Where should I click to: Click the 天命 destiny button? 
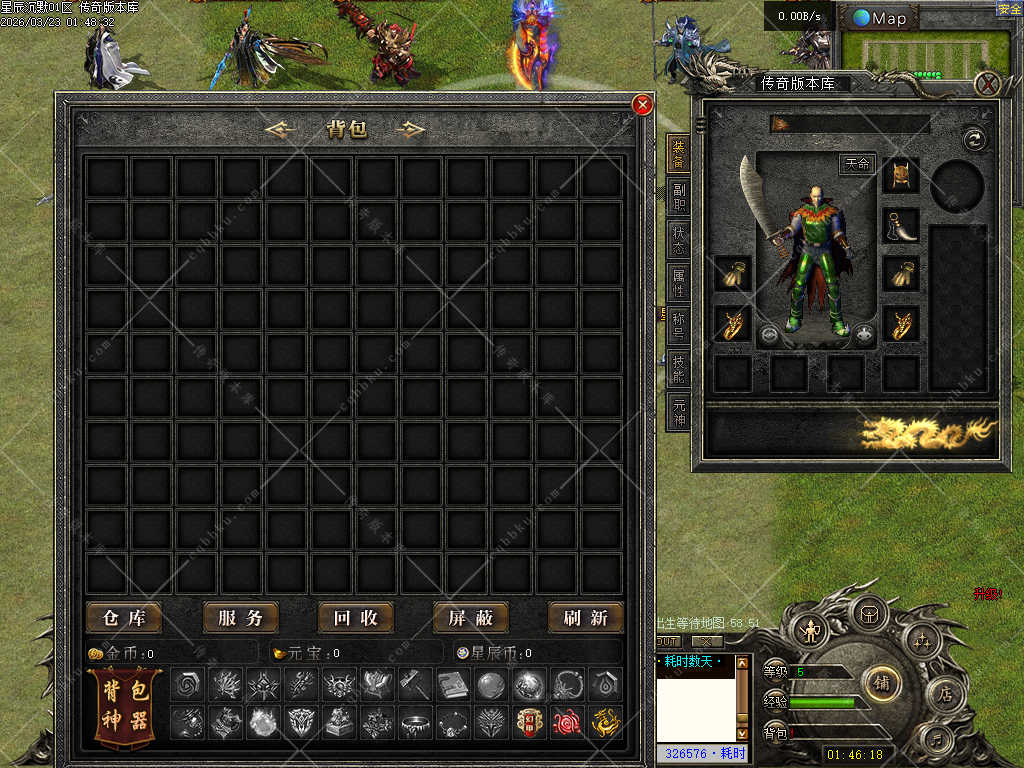(857, 164)
